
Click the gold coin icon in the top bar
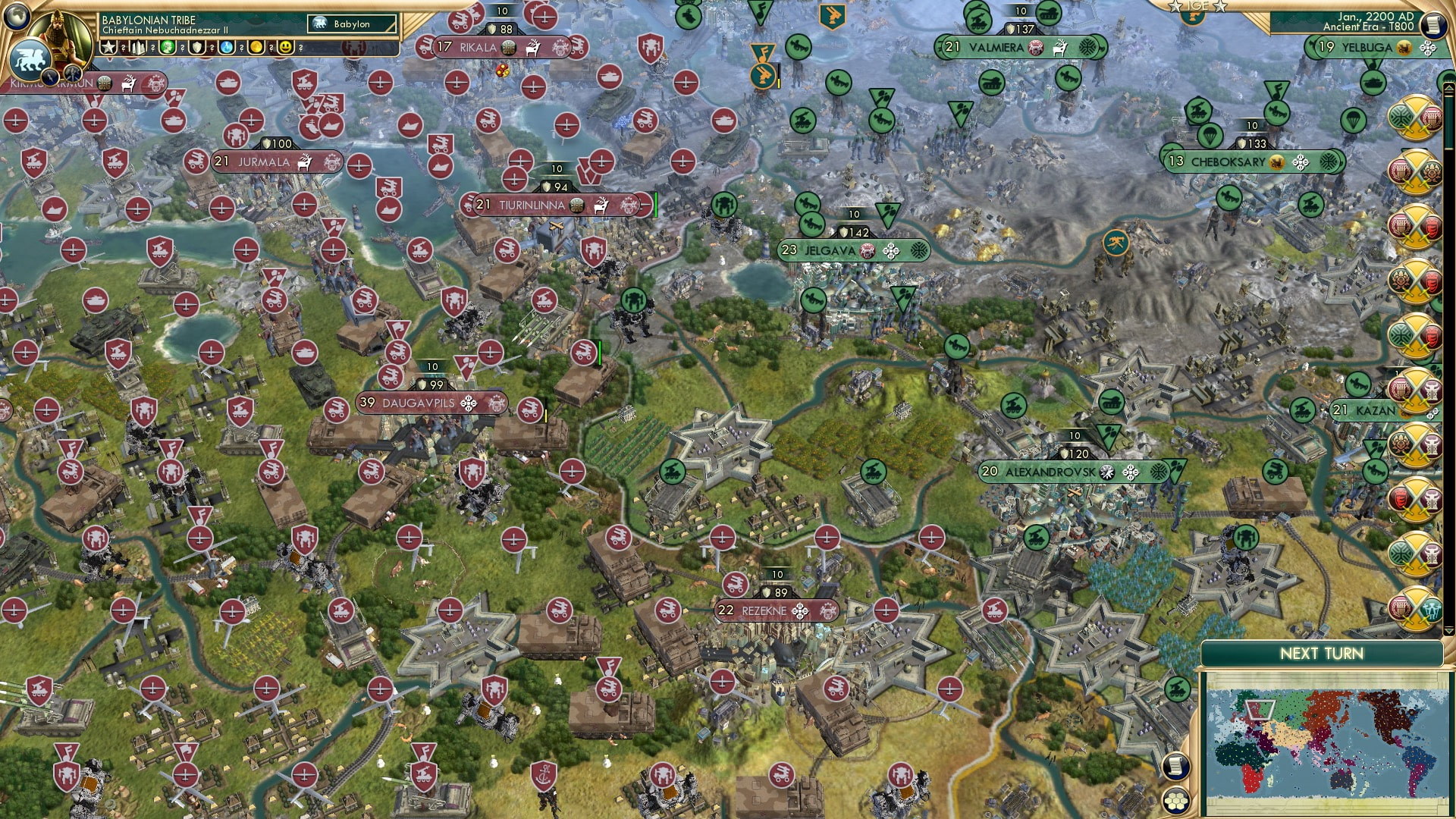point(254,46)
